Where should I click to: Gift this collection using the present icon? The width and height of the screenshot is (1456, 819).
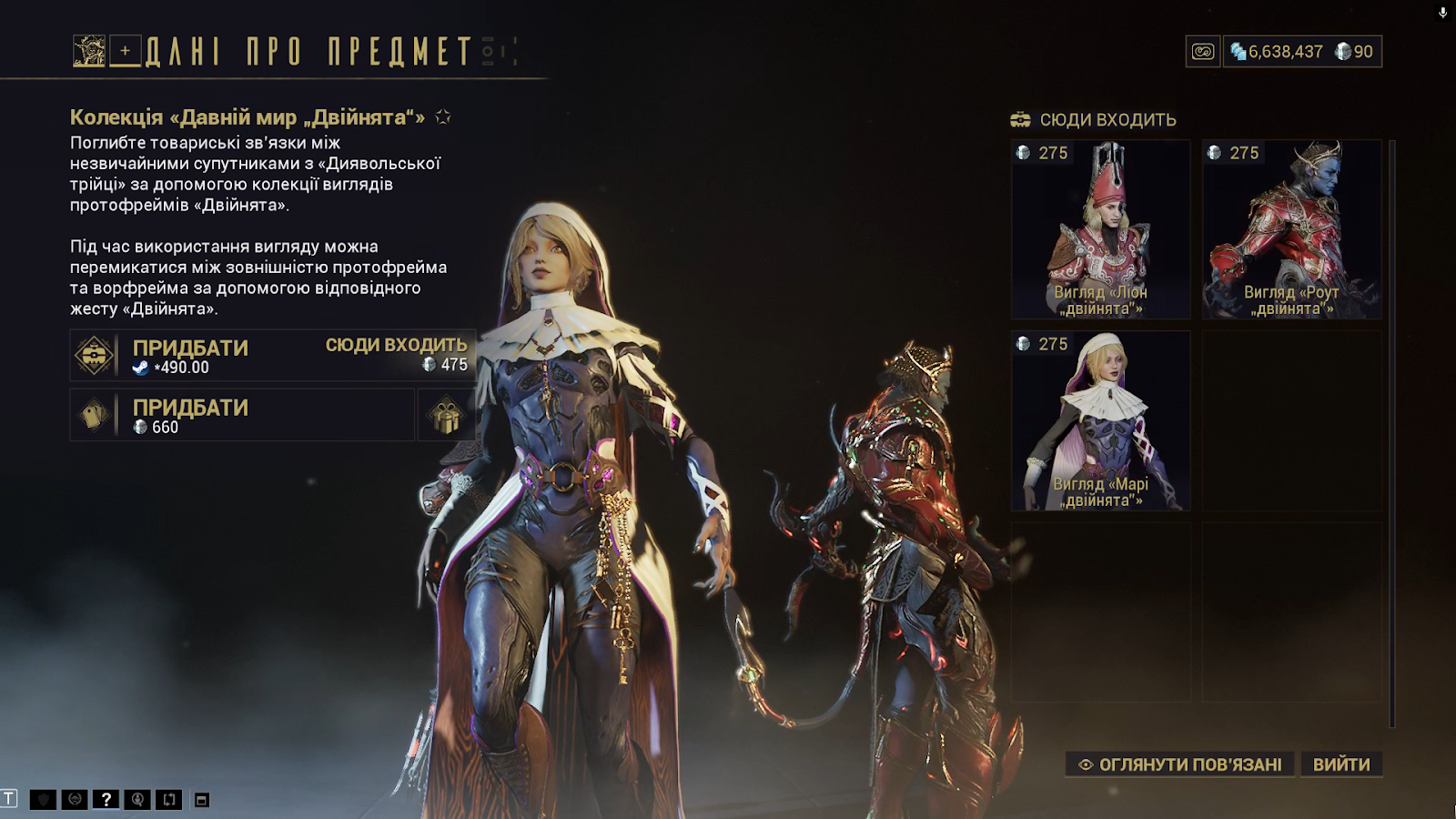(x=446, y=416)
